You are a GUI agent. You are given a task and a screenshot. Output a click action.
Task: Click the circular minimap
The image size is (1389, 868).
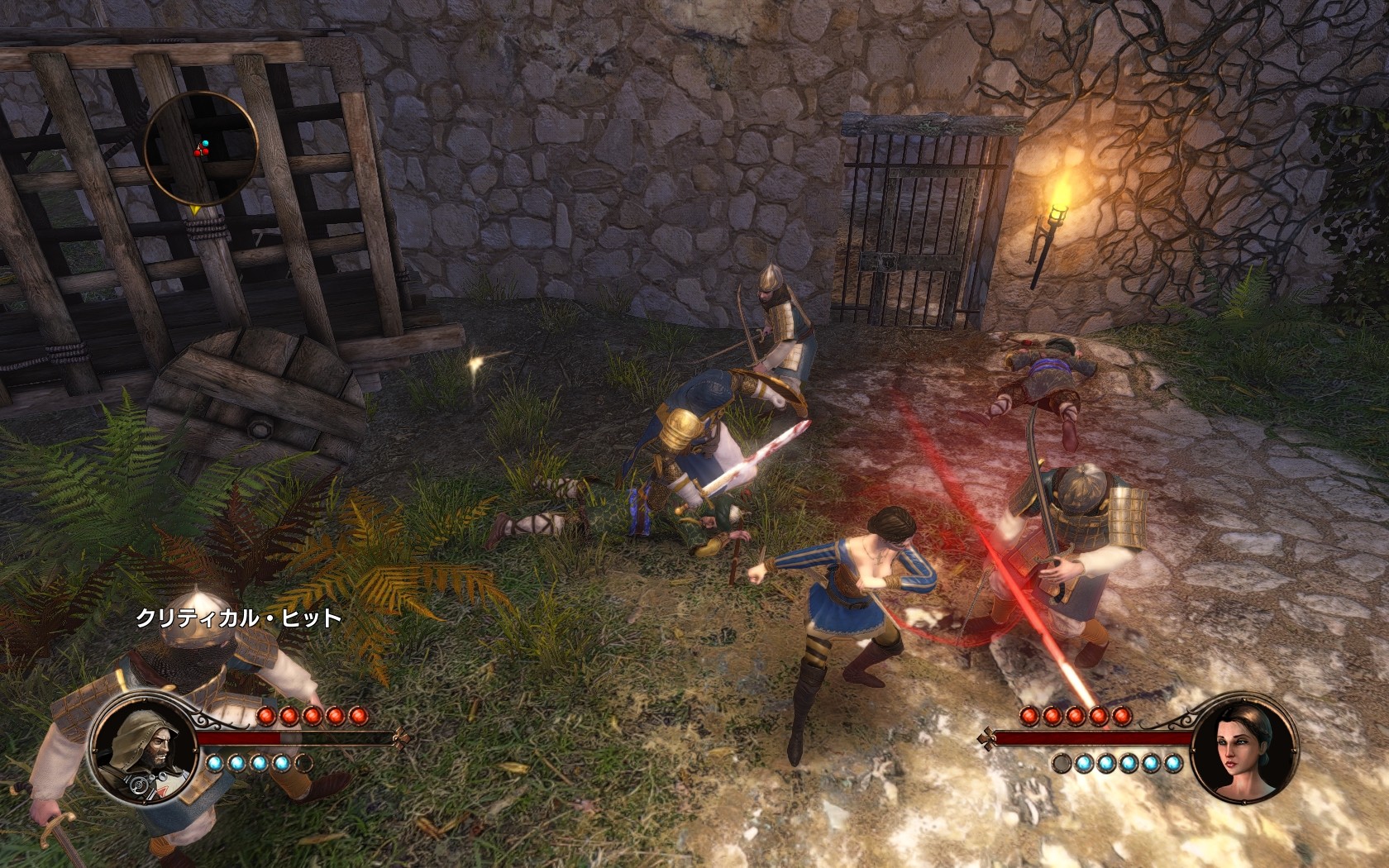tap(199, 149)
